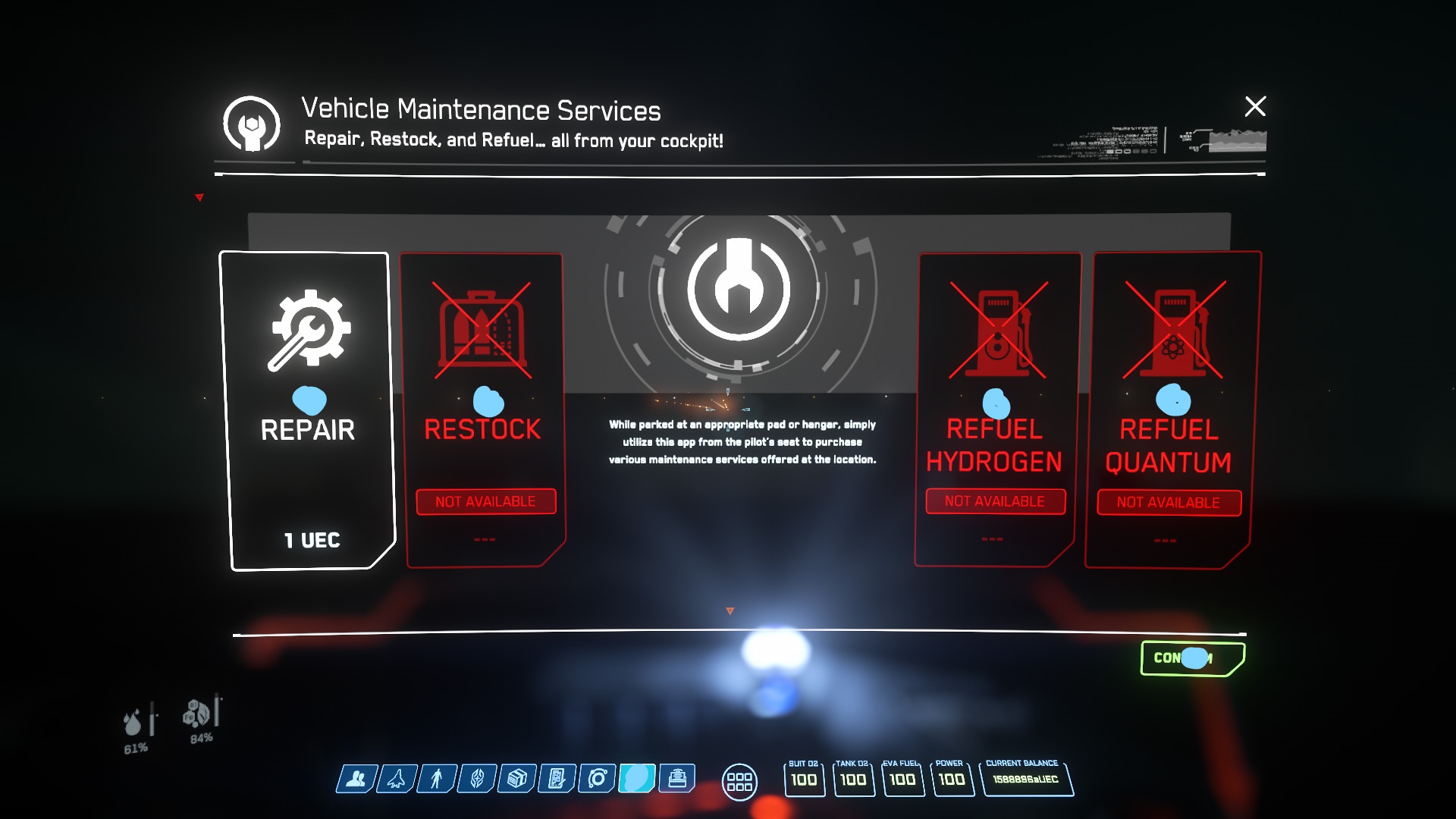
Task: Select the Refuel Hydrogen card
Action: (x=995, y=411)
